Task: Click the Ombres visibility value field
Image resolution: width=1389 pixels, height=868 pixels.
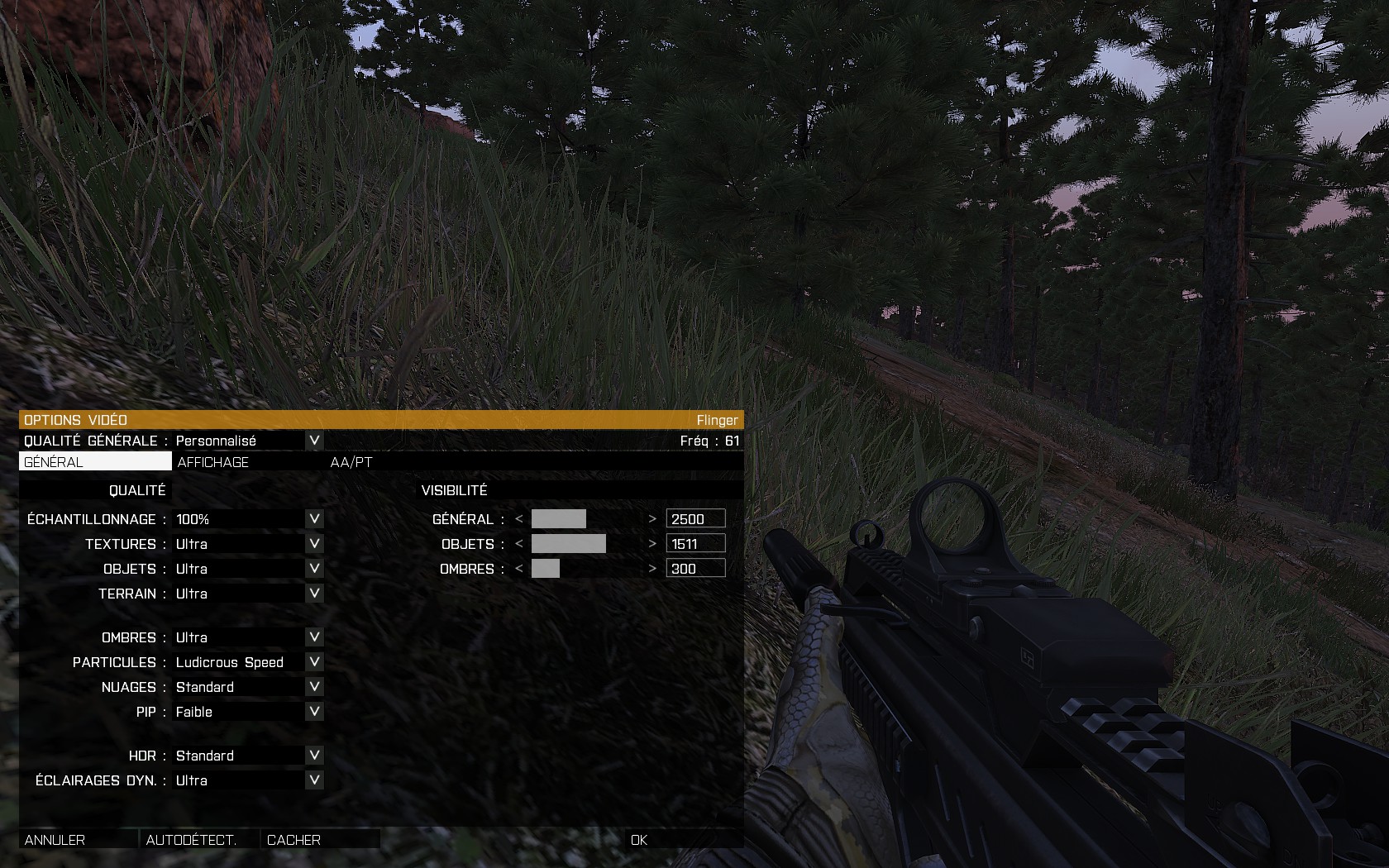Action: coord(695,569)
